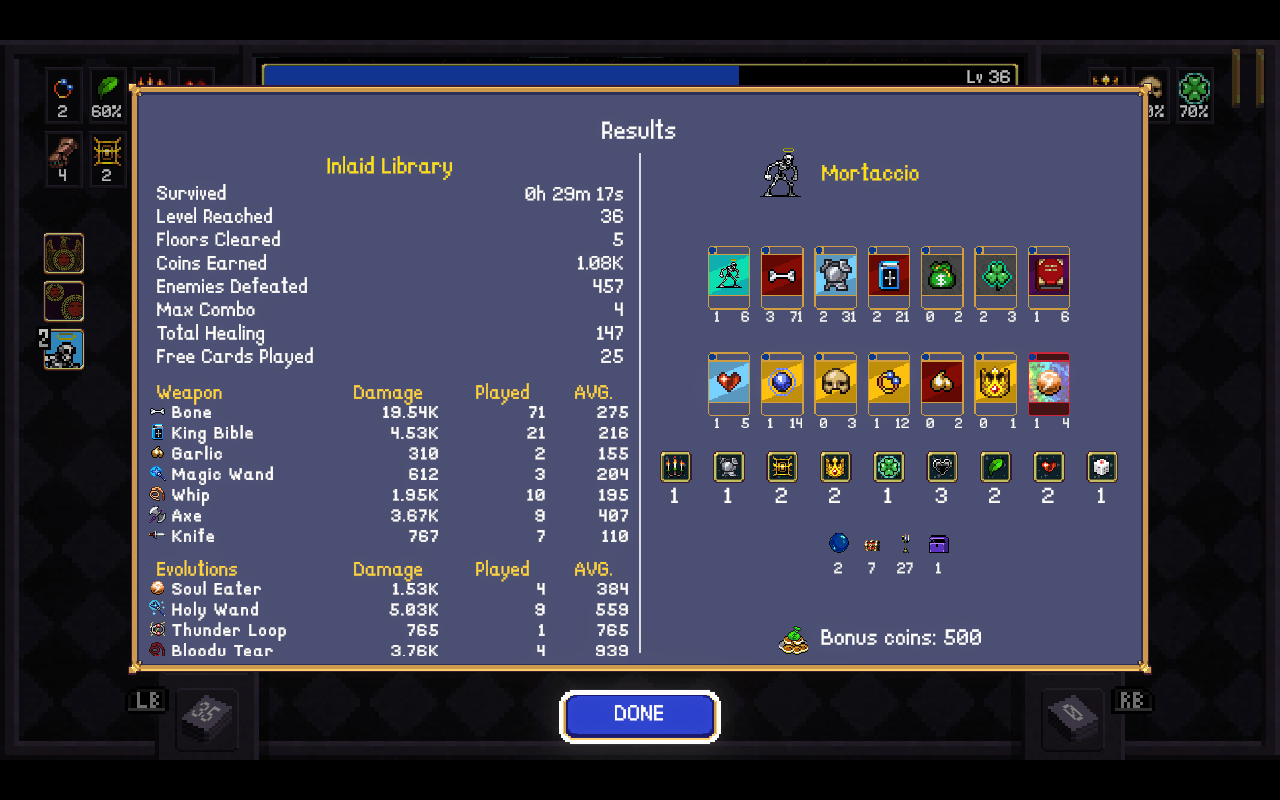The height and width of the screenshot is (800, 1280).
Task: Select the skeleton portrait on the left sidebar
Action: (x=65, y=349)
